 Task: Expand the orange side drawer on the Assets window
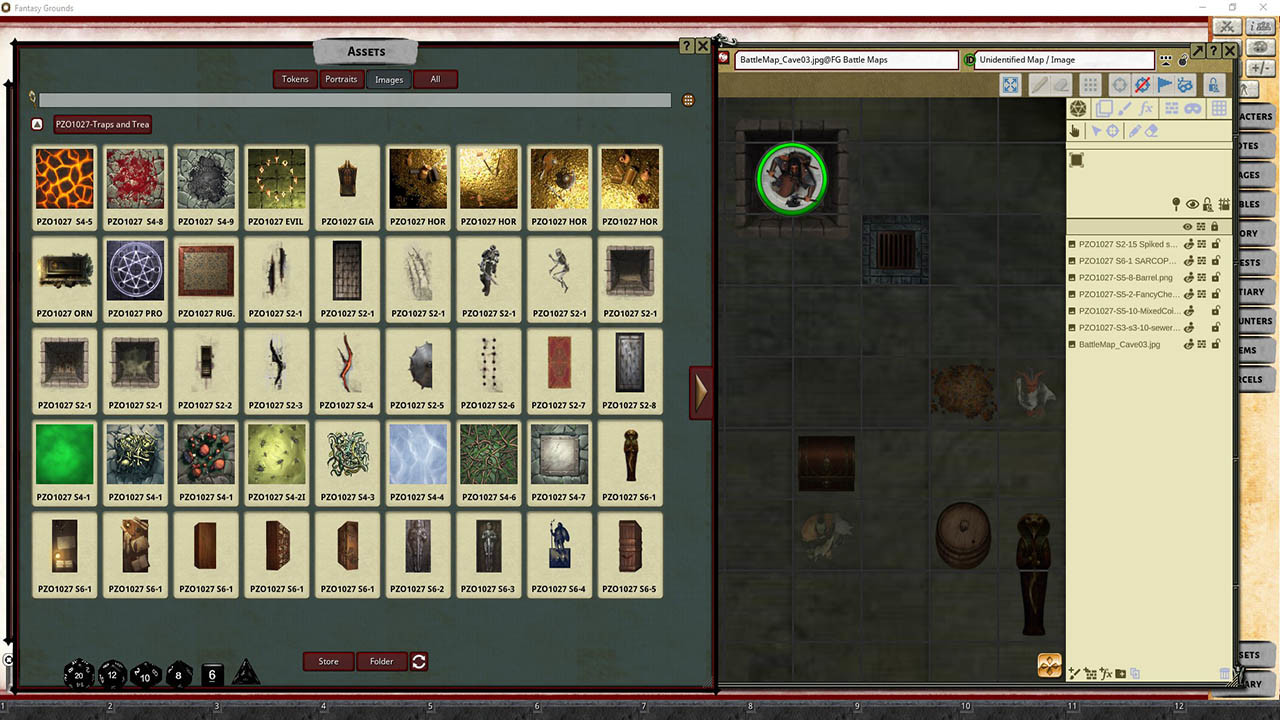click(701, 392)
